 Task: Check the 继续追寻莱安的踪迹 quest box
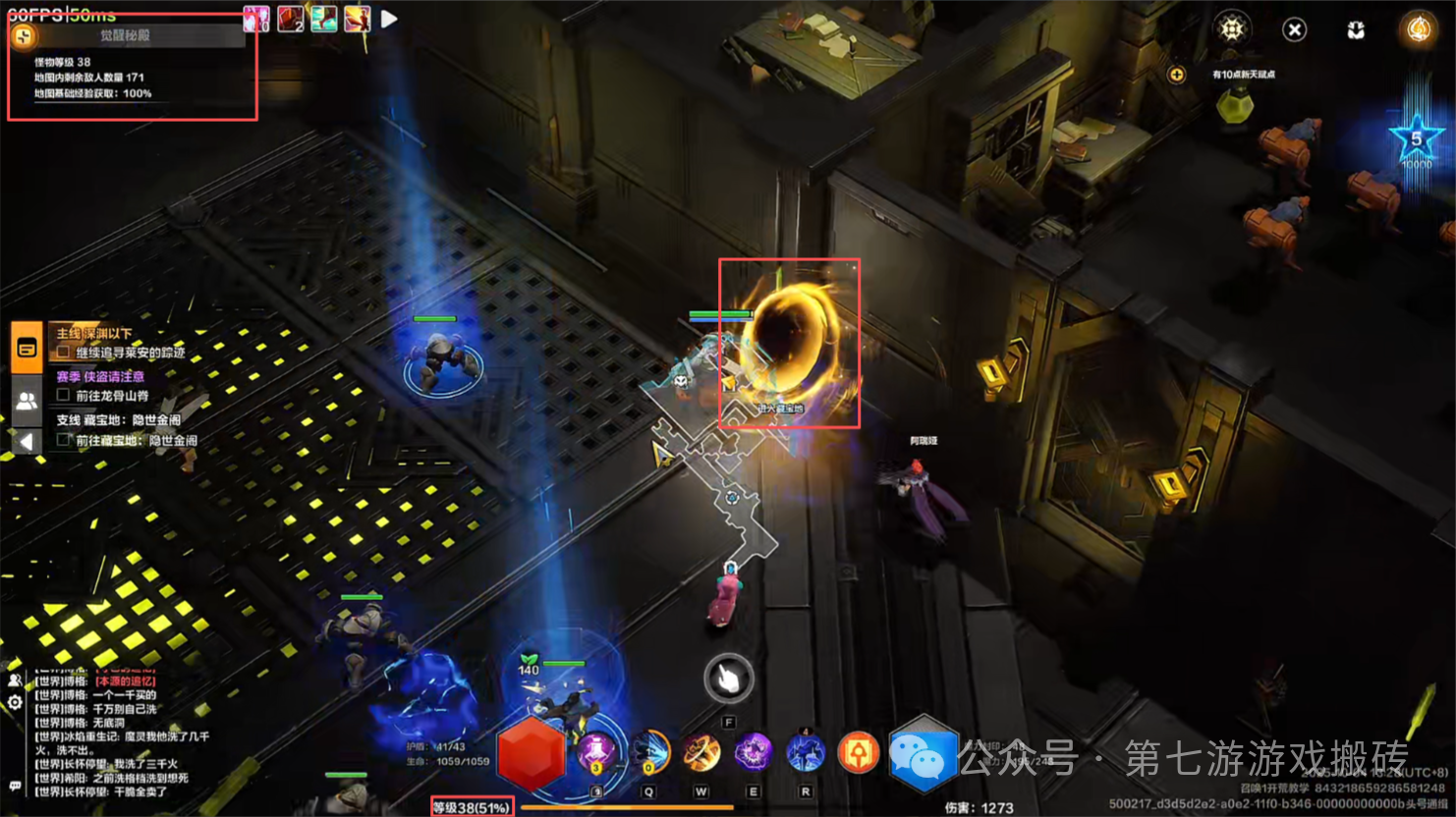tap(64, 352)
